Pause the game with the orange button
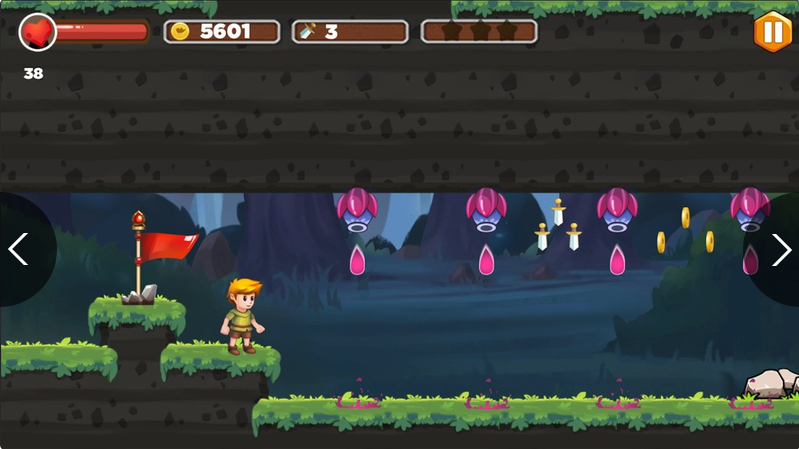This screenshot has width=799, height=449. pos(772,31)
